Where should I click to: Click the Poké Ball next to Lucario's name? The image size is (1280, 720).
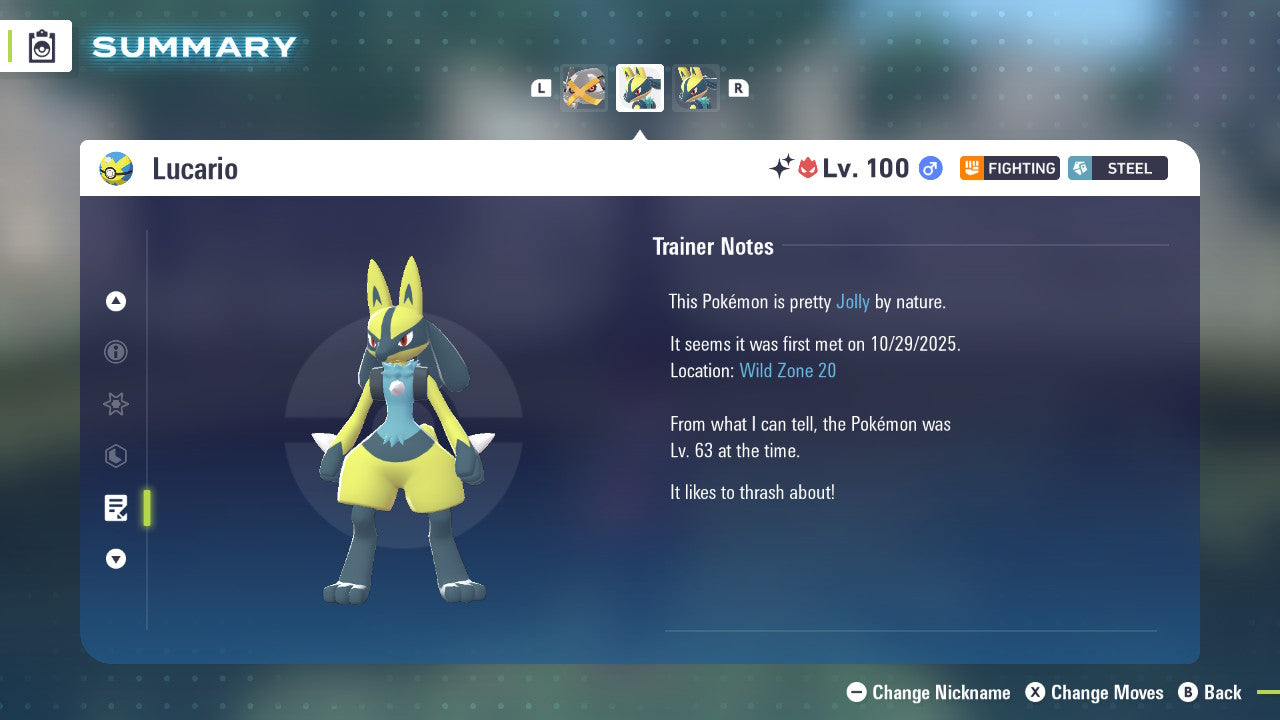click(x=116, y=168)
